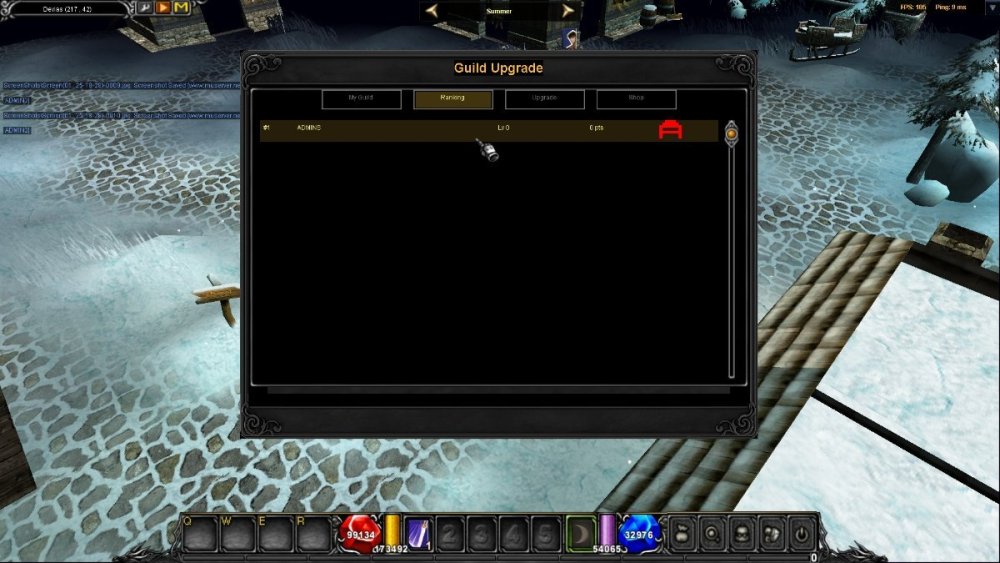Viewport: 1000px width, 563px height.
Task: Activate the crescent moon skill icon
Action: tap(581, 532)
